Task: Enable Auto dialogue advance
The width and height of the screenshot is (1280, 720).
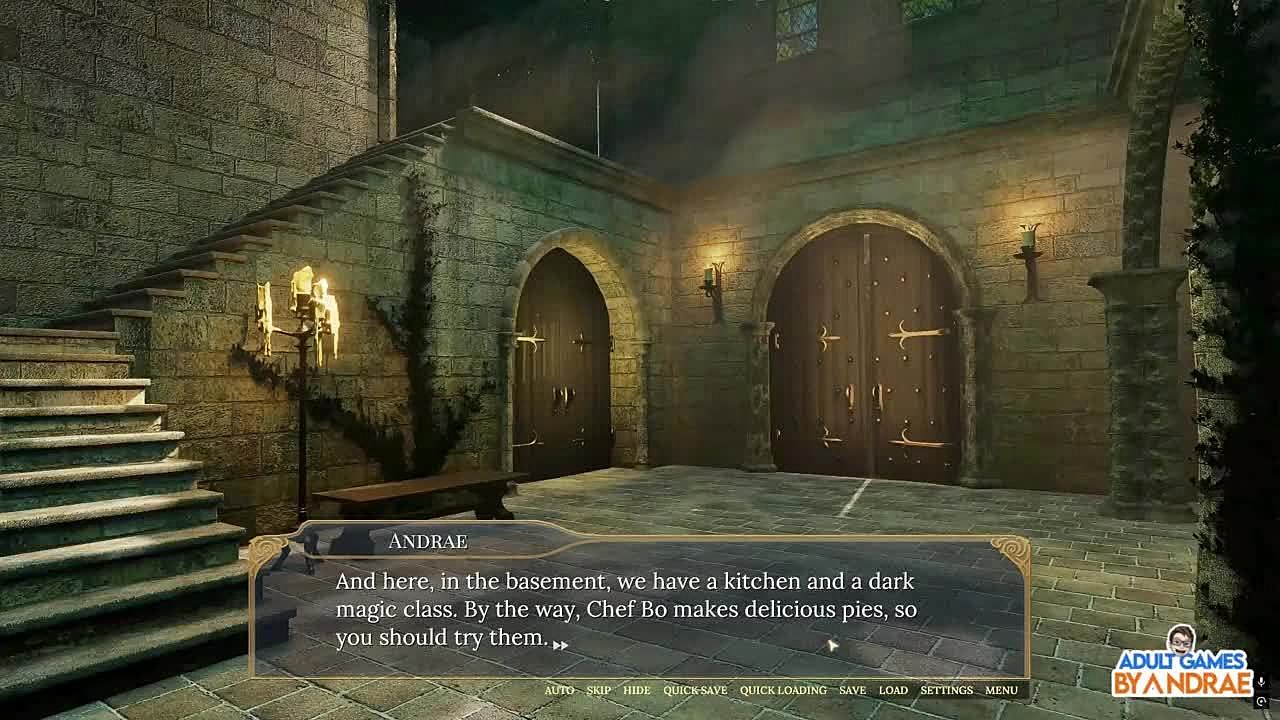Action: coord(559,690)
